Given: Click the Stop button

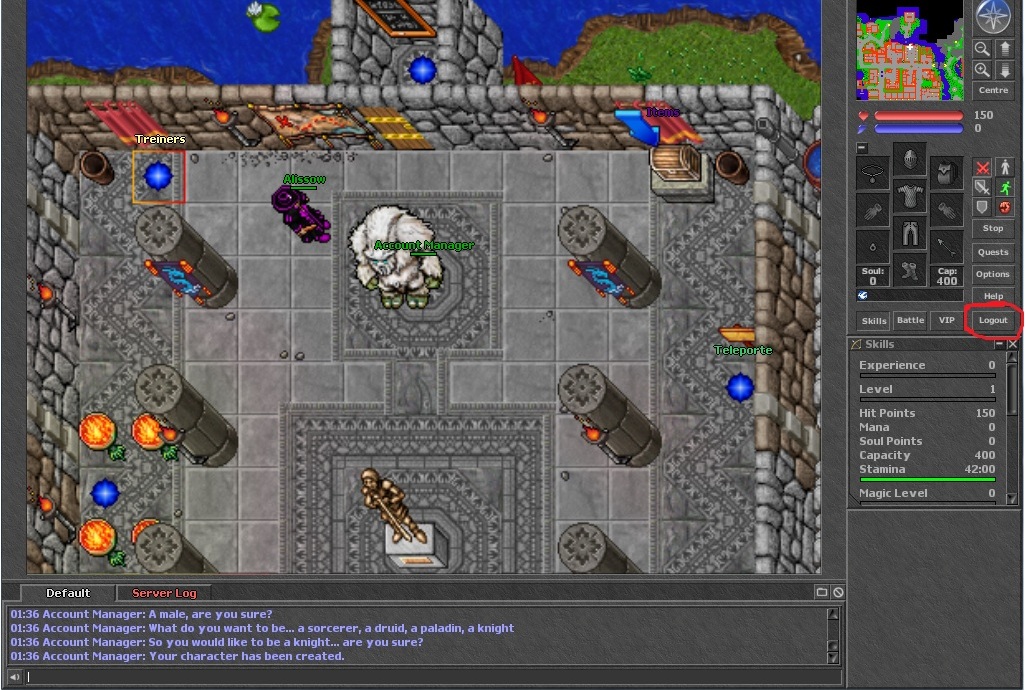Looking at the screenshot, I should 993,228.
